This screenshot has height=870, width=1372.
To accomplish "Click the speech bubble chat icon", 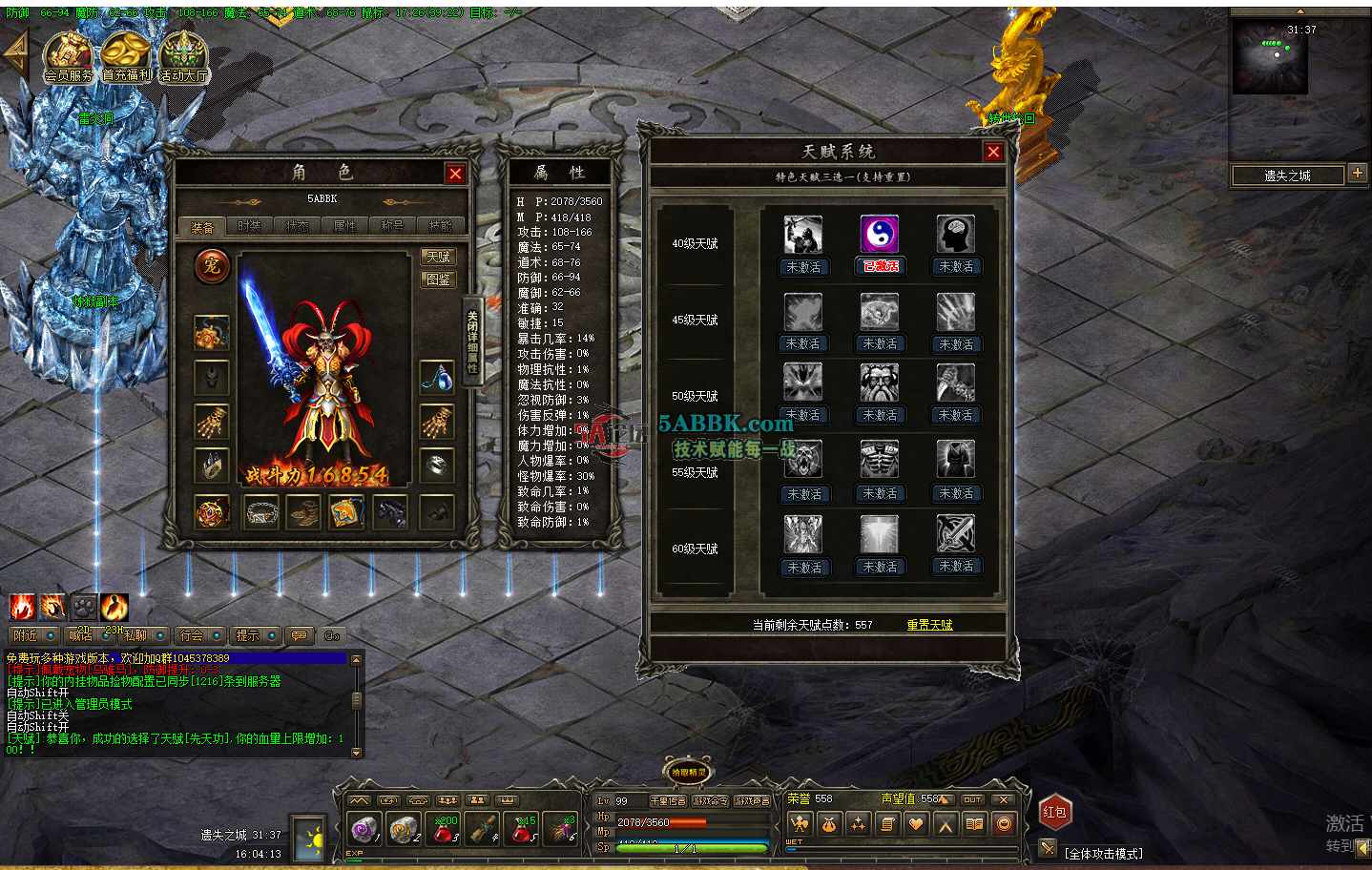I will point(300,635).
